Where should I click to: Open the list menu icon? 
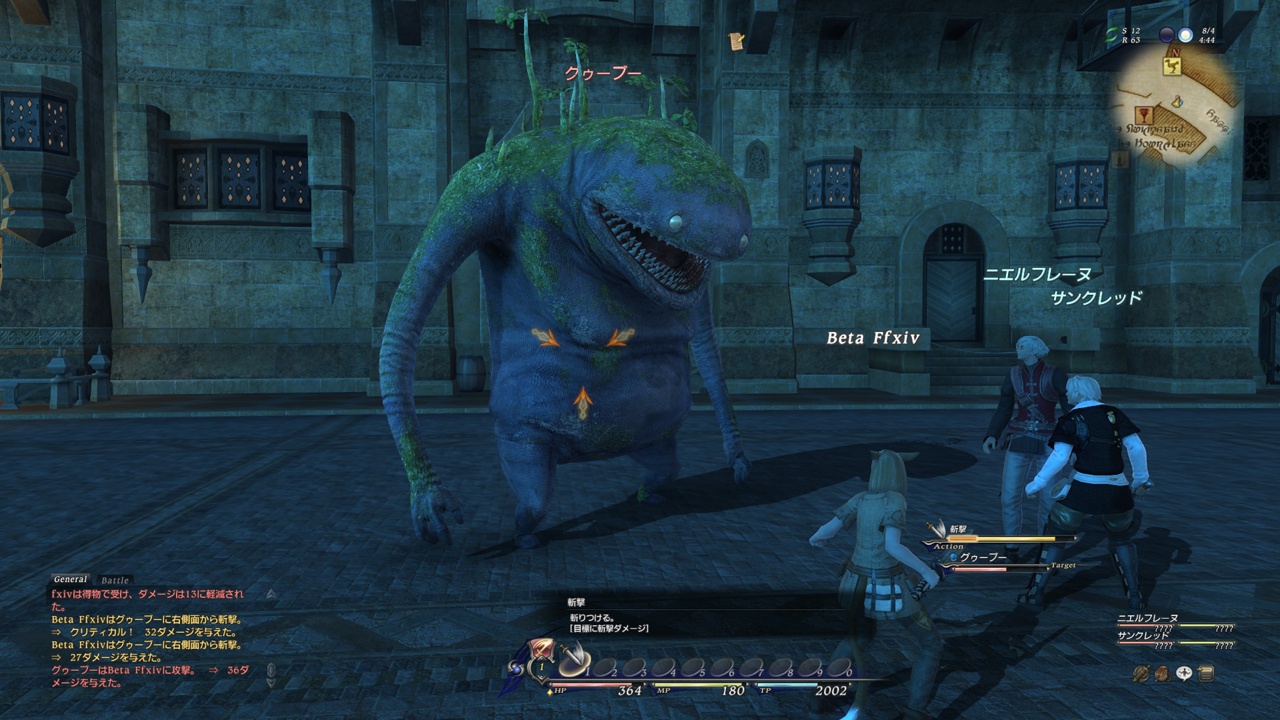point(1207,674)
